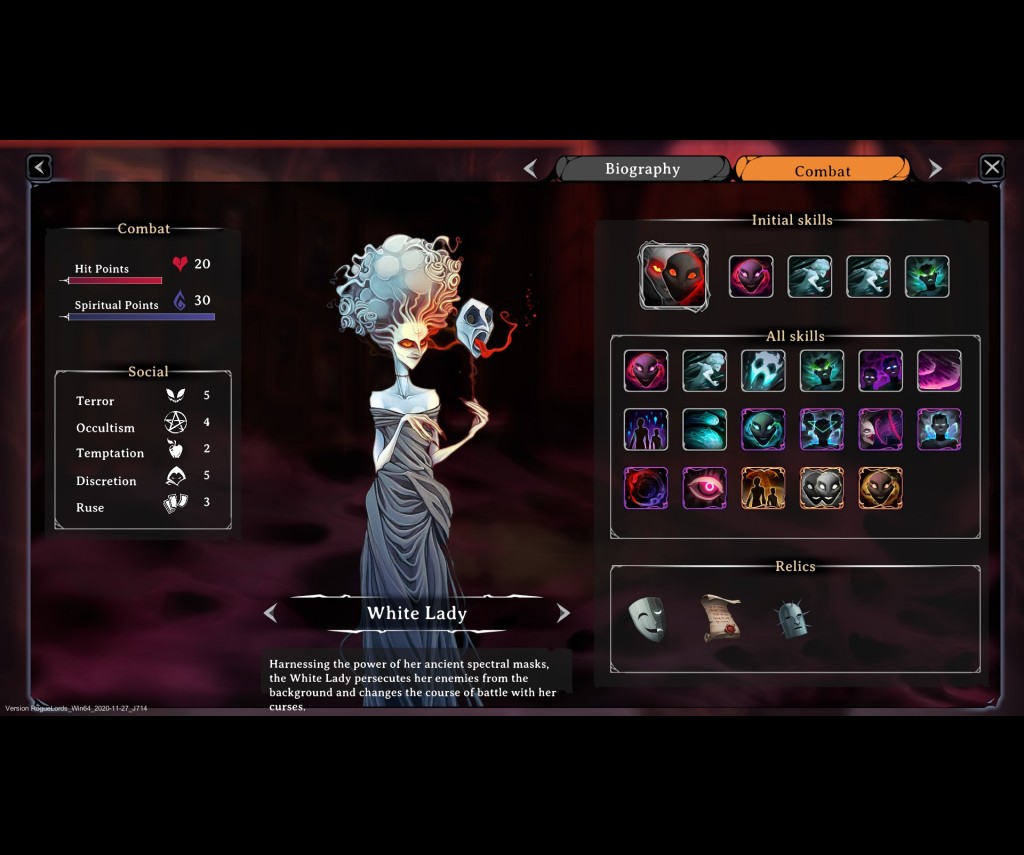
Task: Choose the twin grey masks skill
Action: [x=821, y=488]
